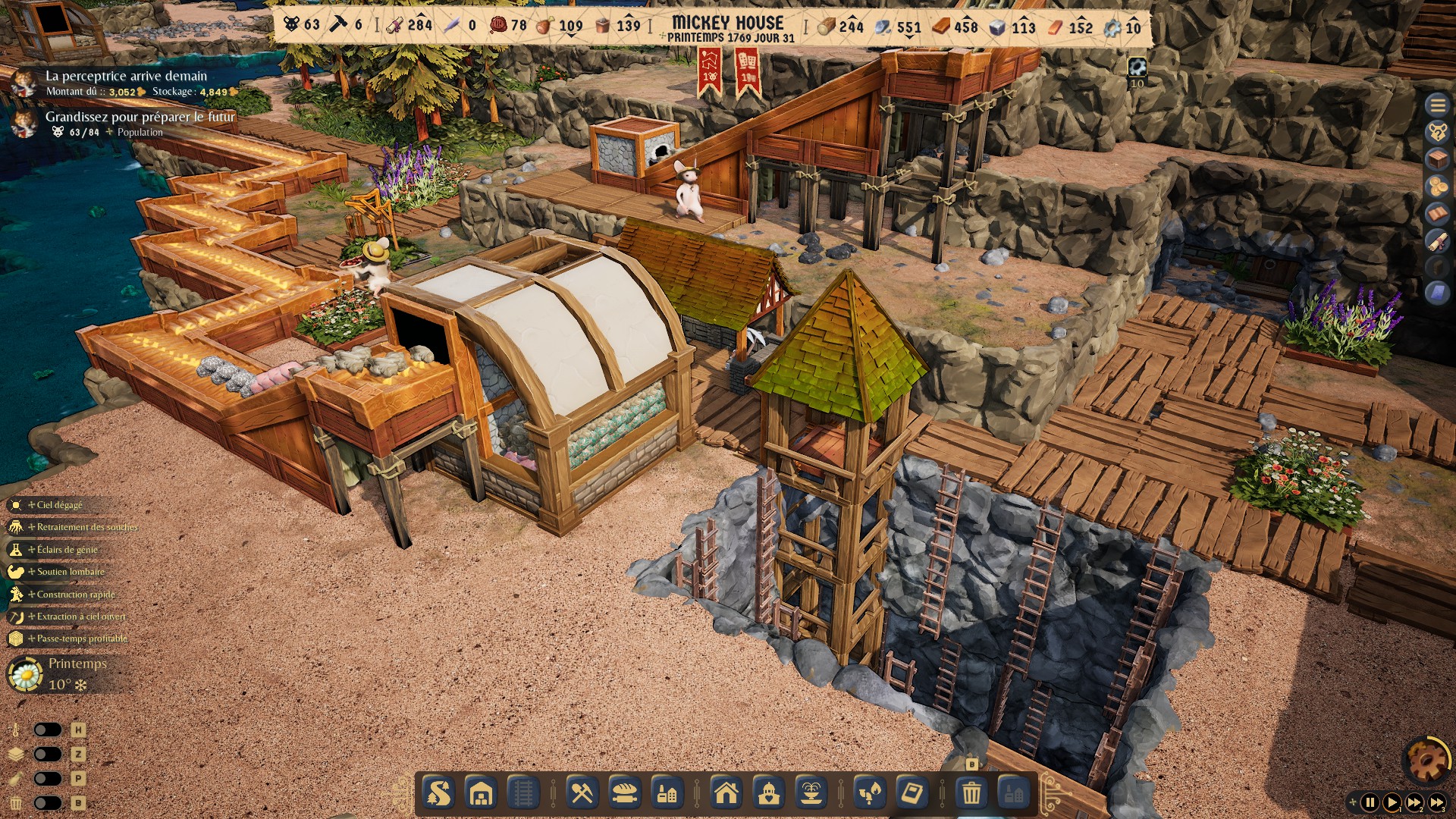
Task: Open the roads and paths build category
Action: [439, 794]
